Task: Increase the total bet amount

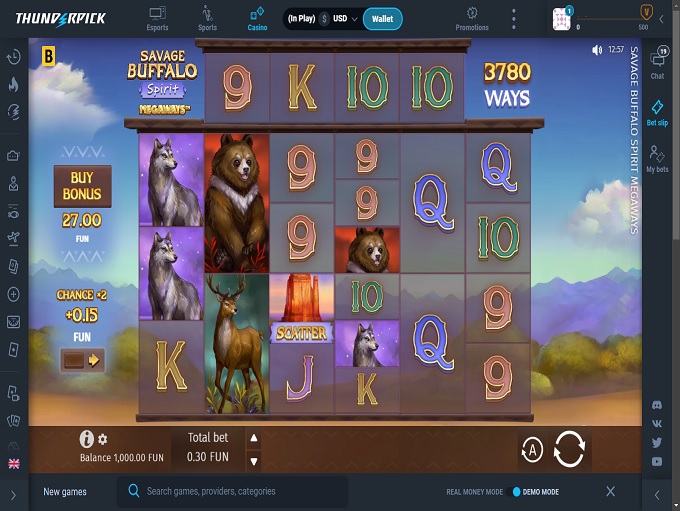Action: 253,438
